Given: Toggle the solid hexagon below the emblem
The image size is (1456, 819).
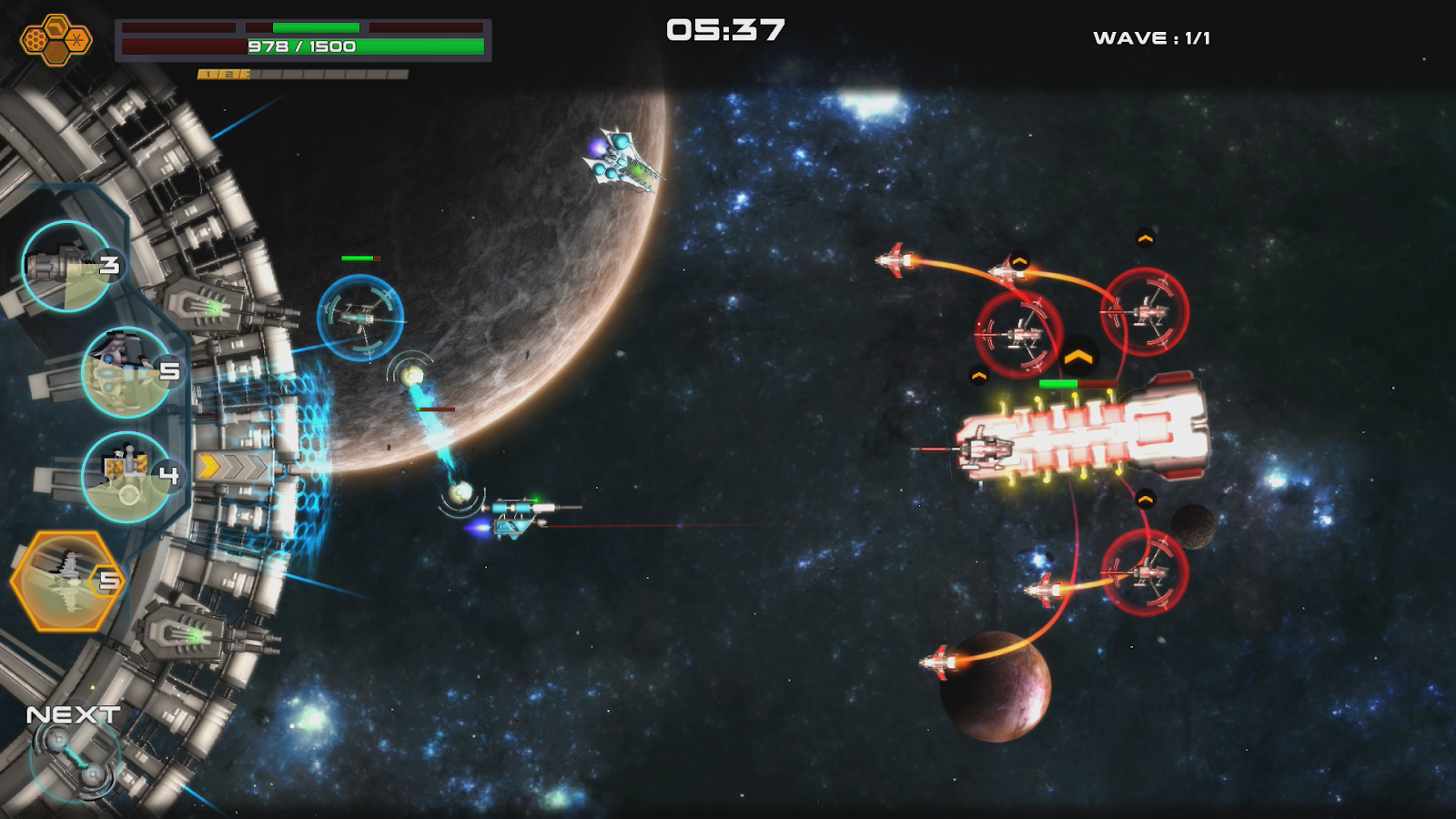Looking at the screenshot, I should [x=56, y=52].
